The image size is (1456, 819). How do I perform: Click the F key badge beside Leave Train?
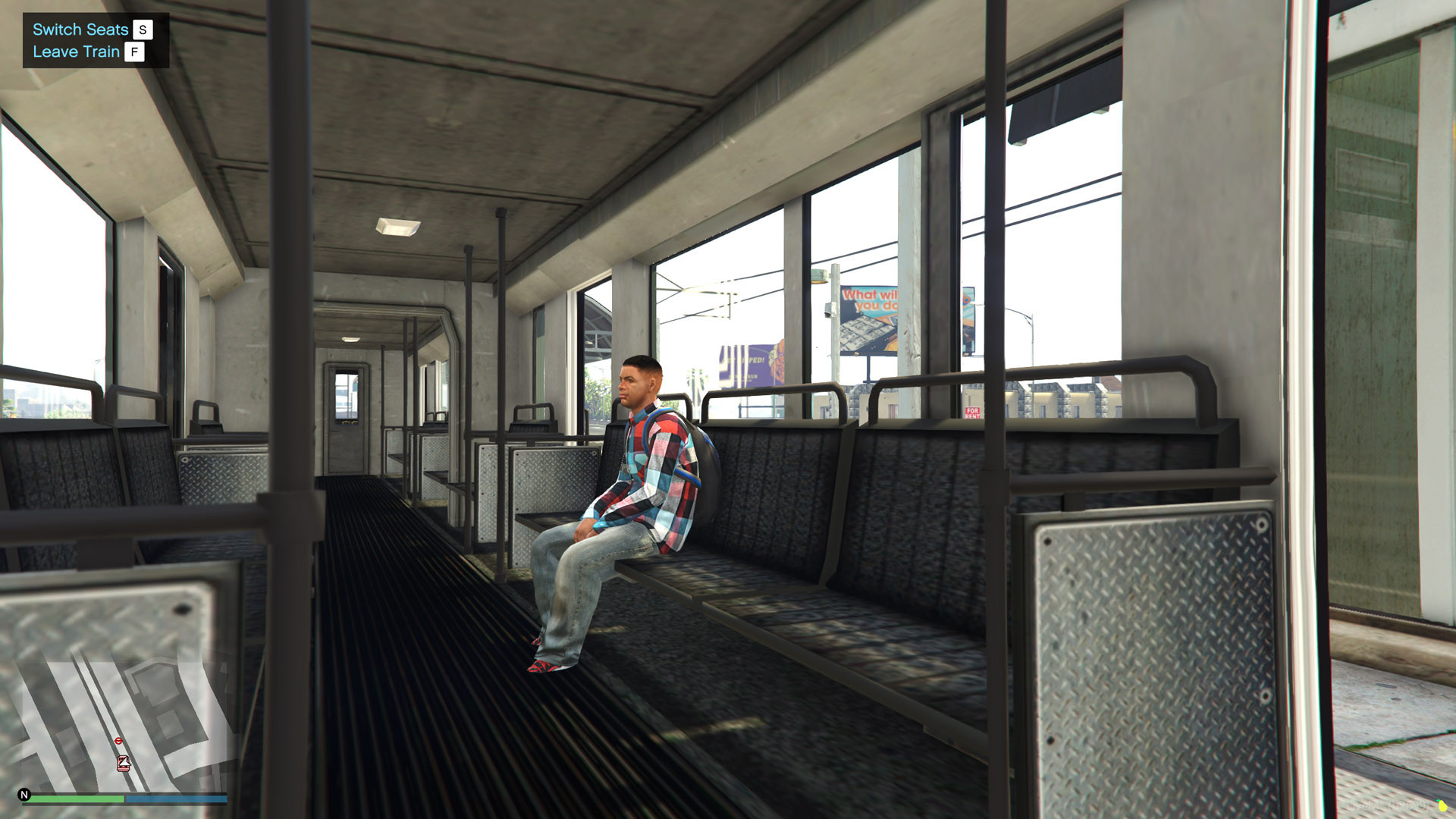(x=135, y=53)
